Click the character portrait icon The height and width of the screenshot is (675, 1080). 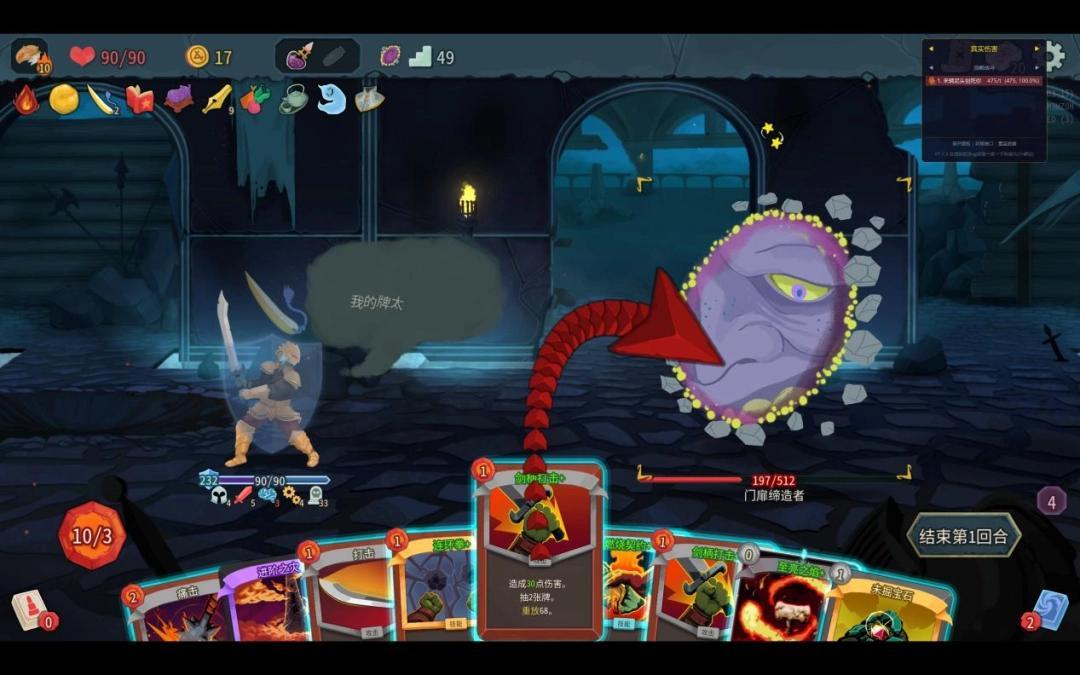pos(30,56)
